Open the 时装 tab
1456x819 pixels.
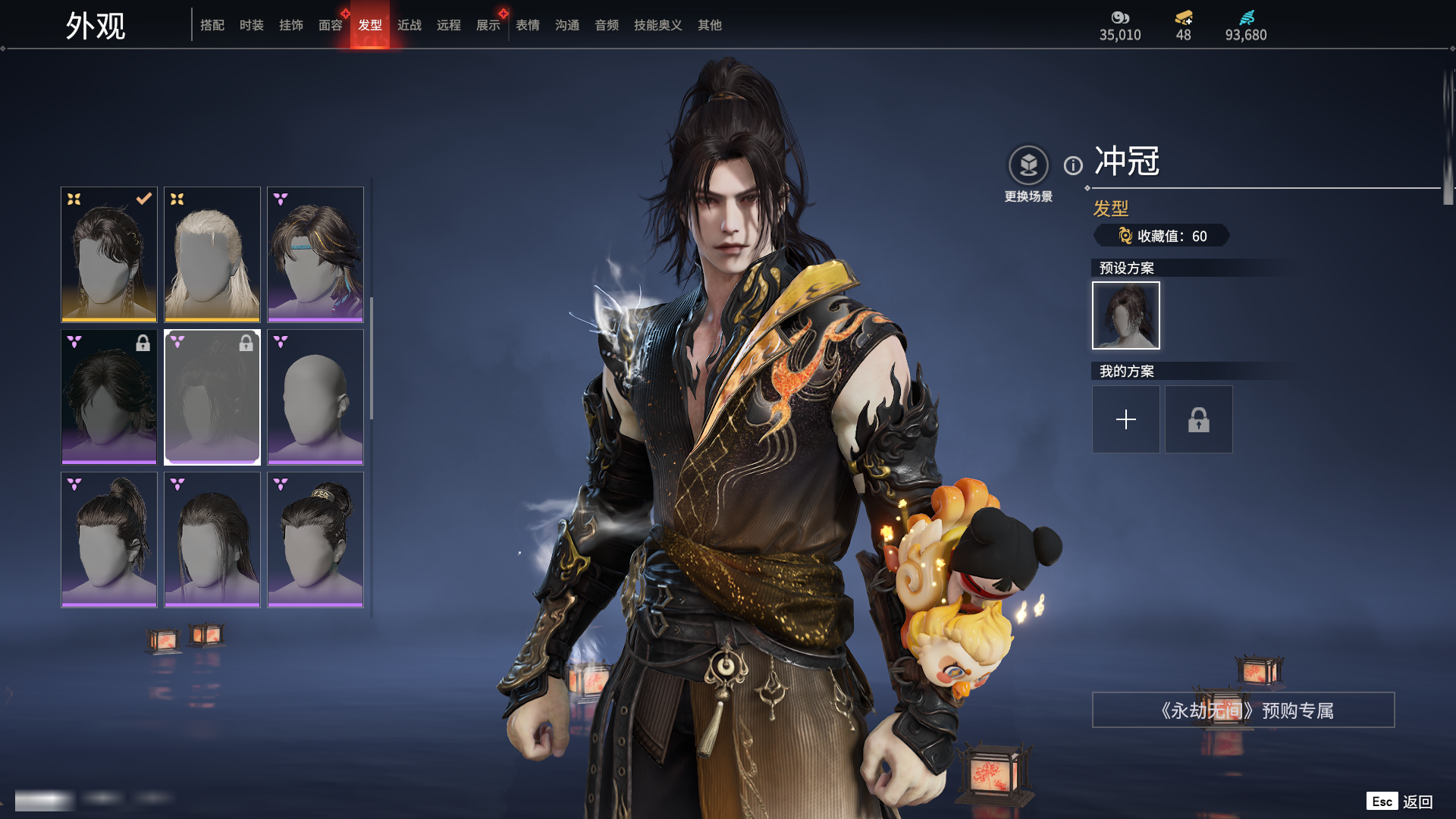click(252, 25)
